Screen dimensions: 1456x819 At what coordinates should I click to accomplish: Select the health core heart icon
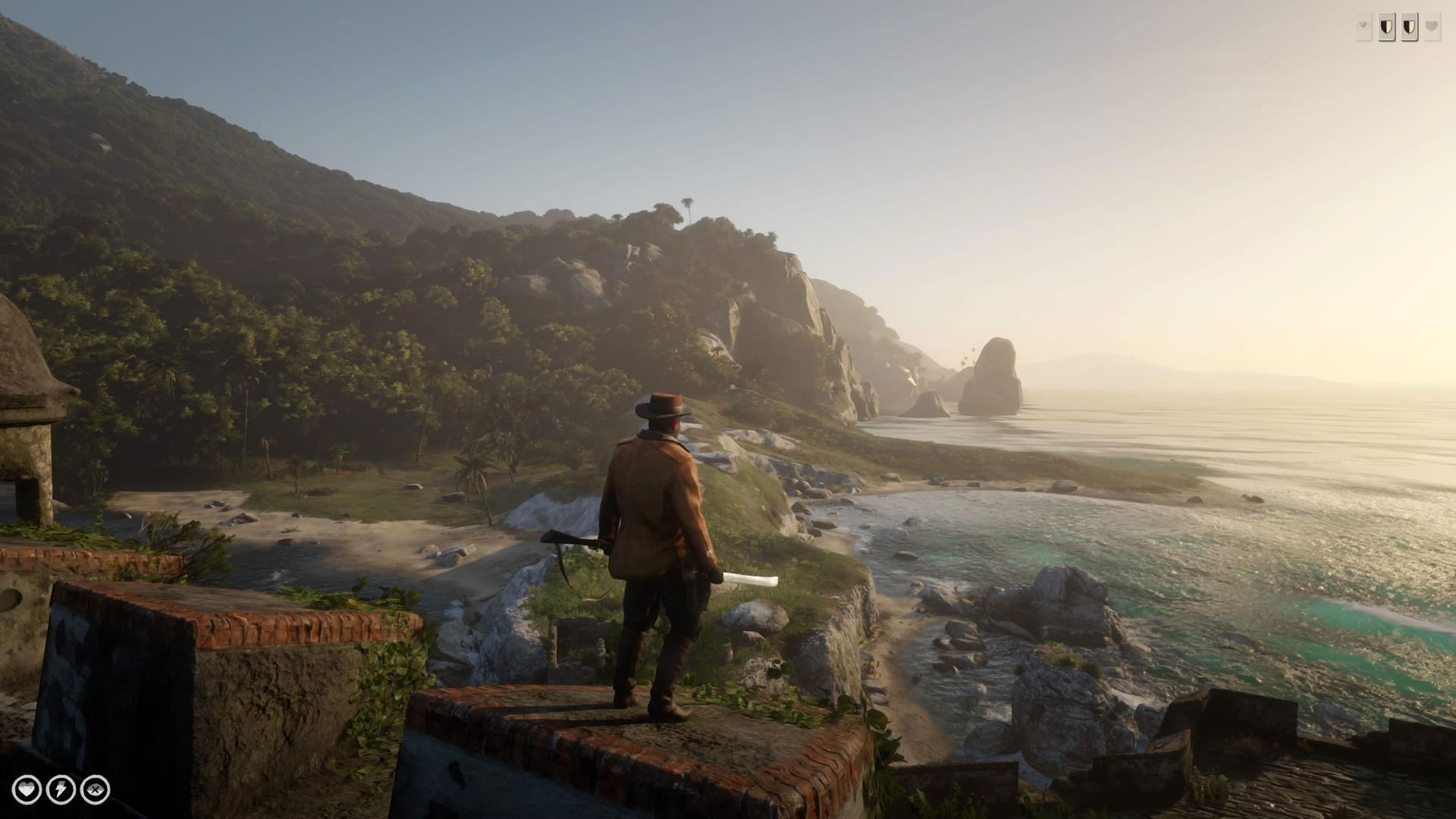(27, 789)
